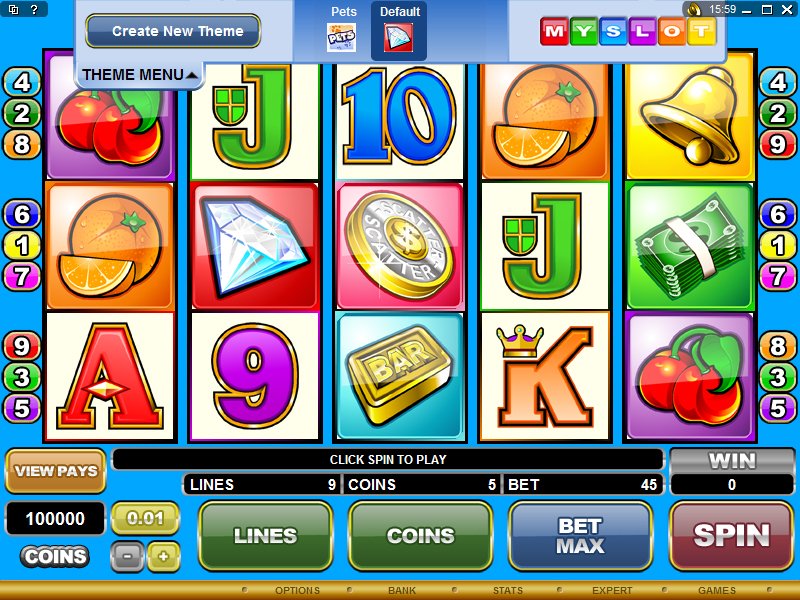
Task: Adjust active paylines with Lines button
Action: pyautogui.click(x=265, y=535)
